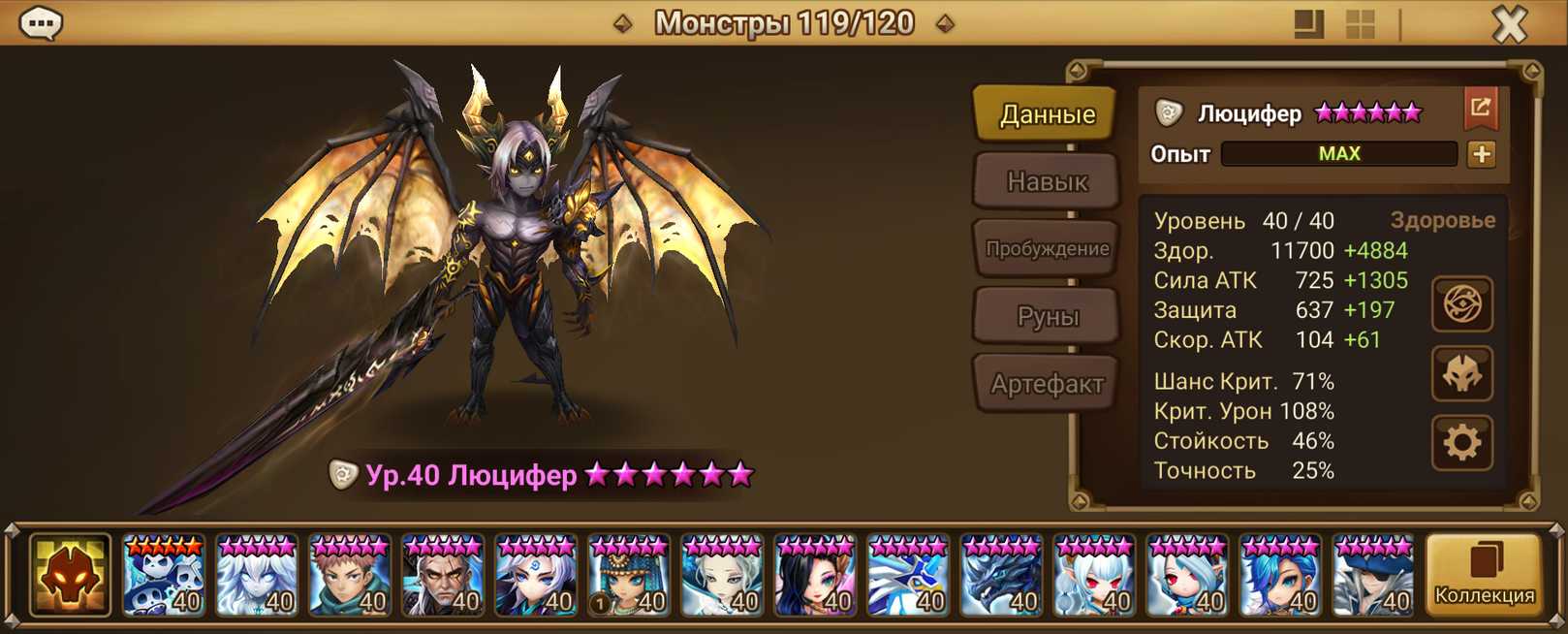The height and width of the screenshot is (634, 1568).
Task: Open the Руны (Runes) tab
Action: (1047, 316)
